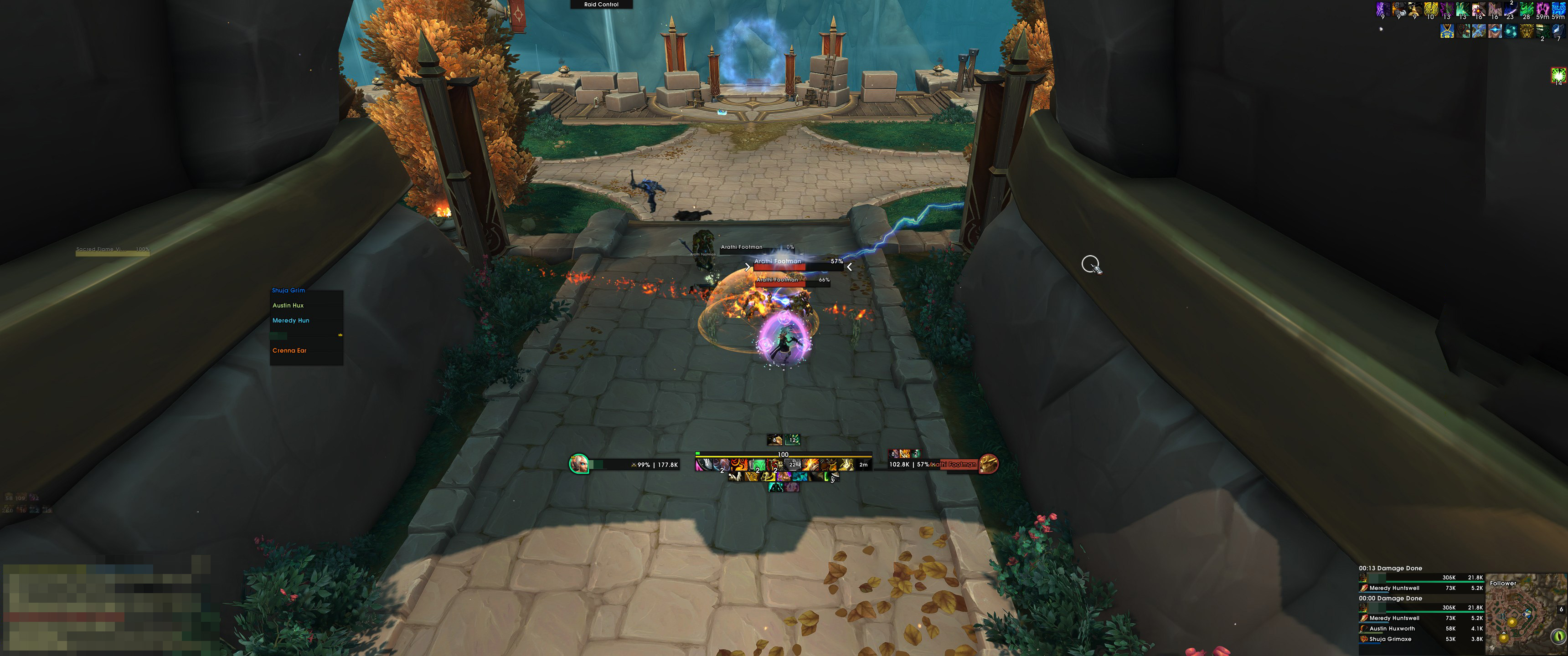1568x656 pixels.
Task: Click the Arathi Footman target portrait
Action: pos(987,464)
